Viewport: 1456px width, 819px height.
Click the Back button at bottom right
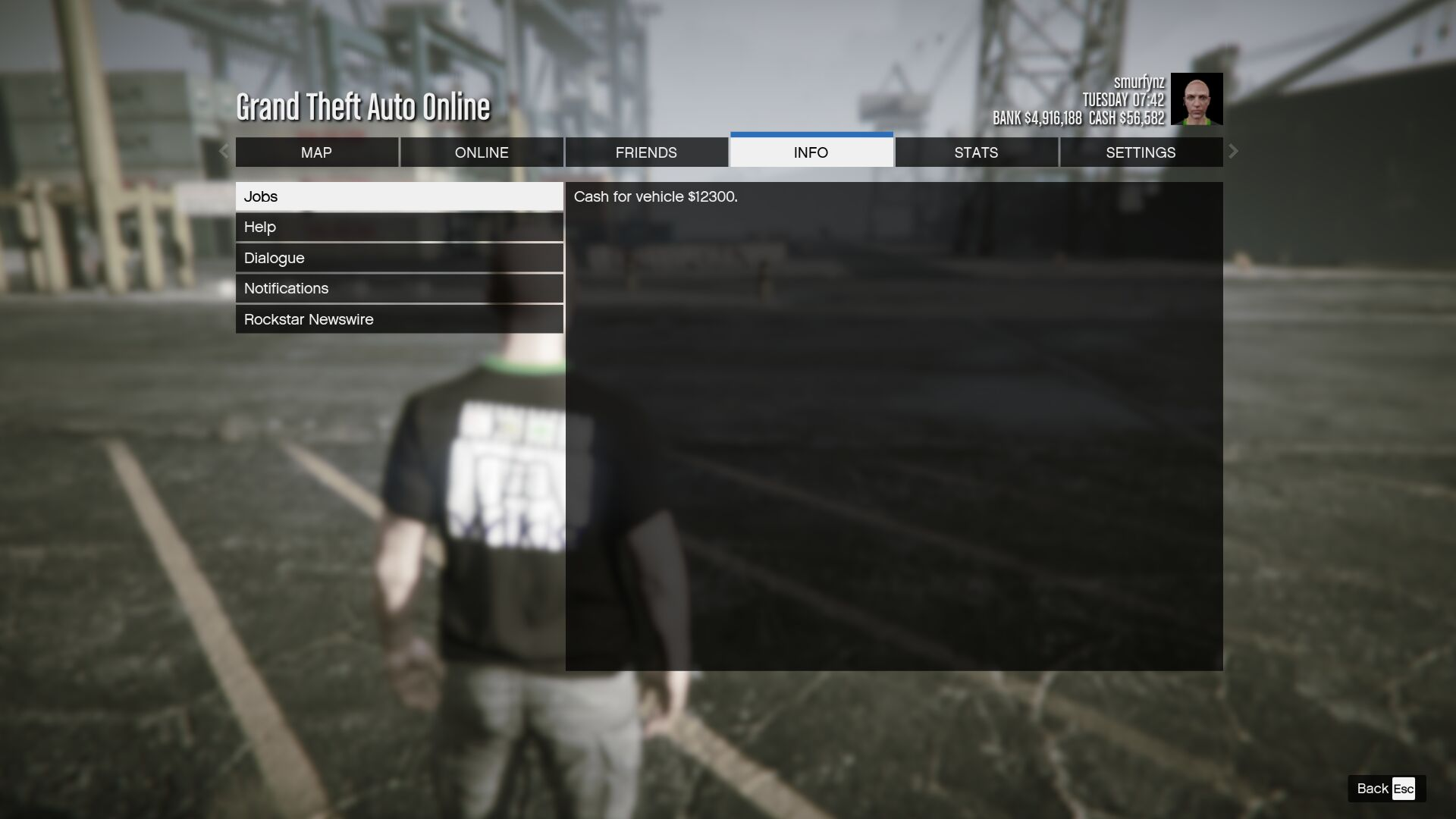tap(1373, 789)
